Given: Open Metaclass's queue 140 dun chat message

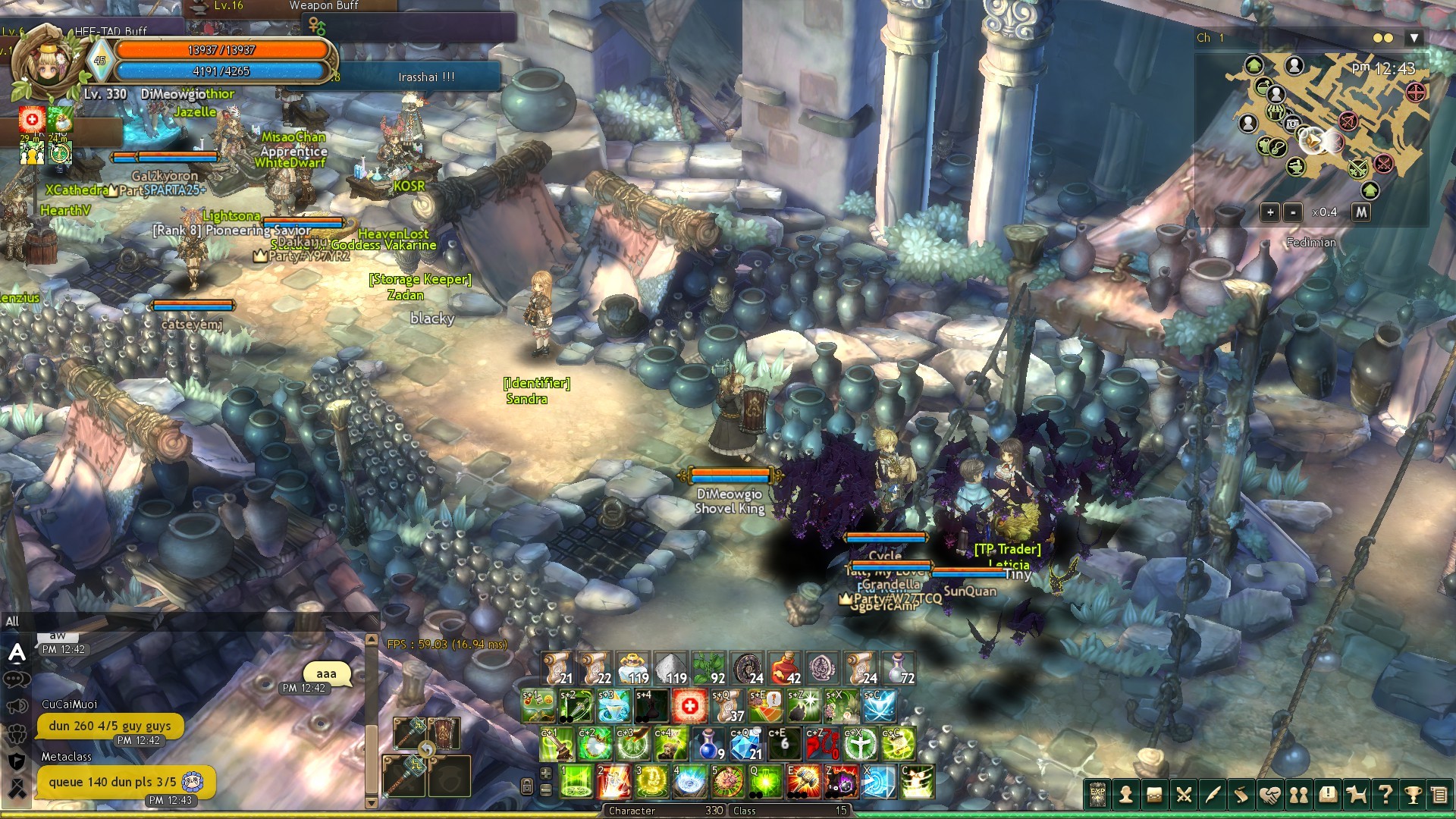Looking at the screenshot, I should click(112, 782).
